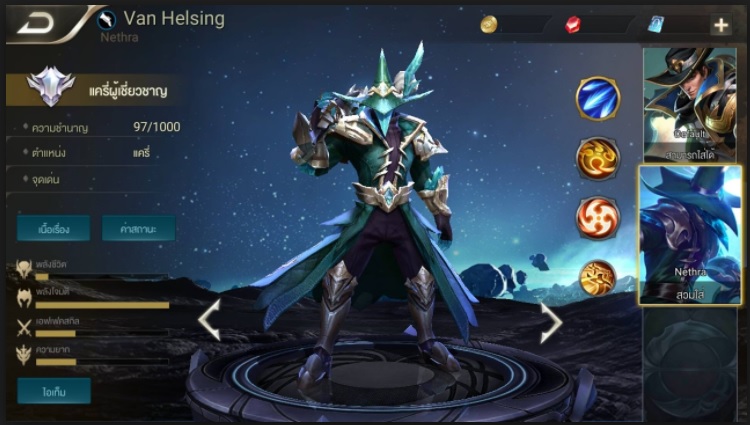Select the Nethra skin thumbnail
This screenshot has width=750, height=425.
691,235
